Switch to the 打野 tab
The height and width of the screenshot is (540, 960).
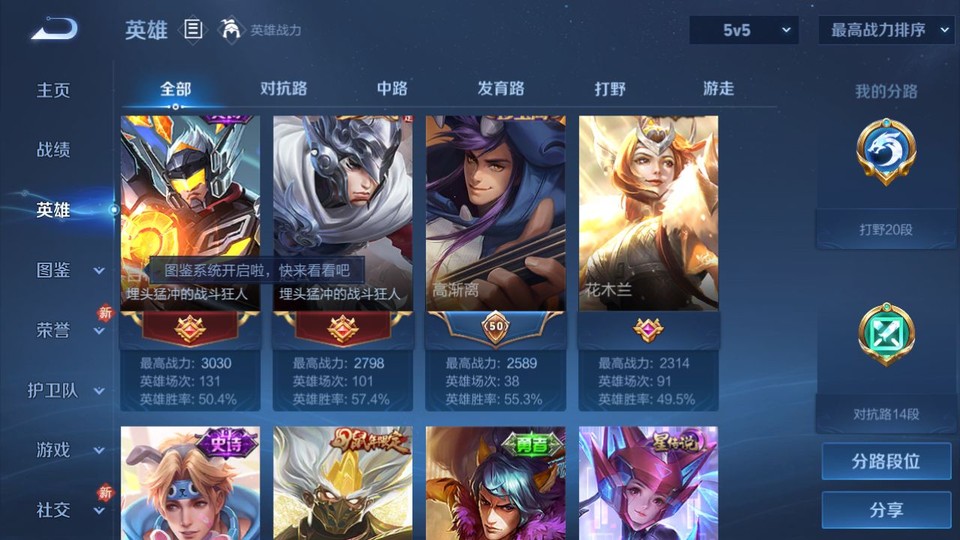[x=610, y=88]
